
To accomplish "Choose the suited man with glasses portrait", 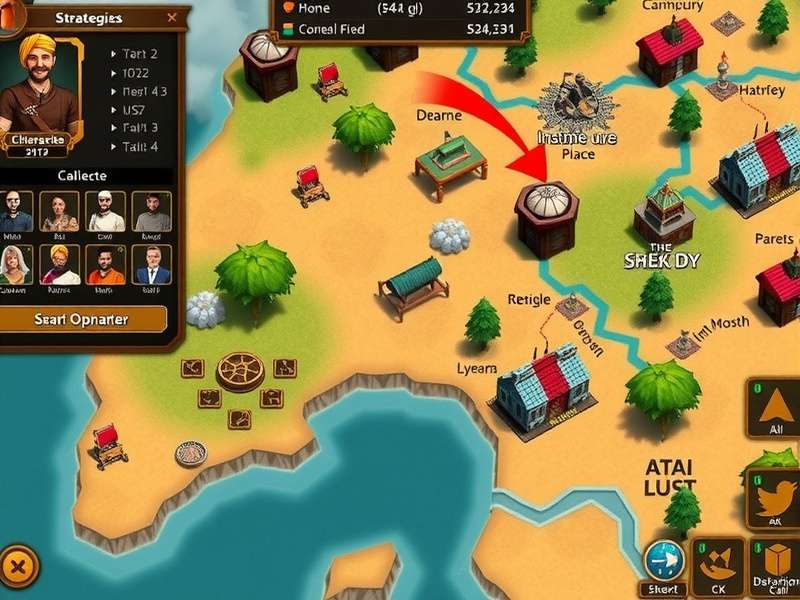I will [x=153, y=264].
